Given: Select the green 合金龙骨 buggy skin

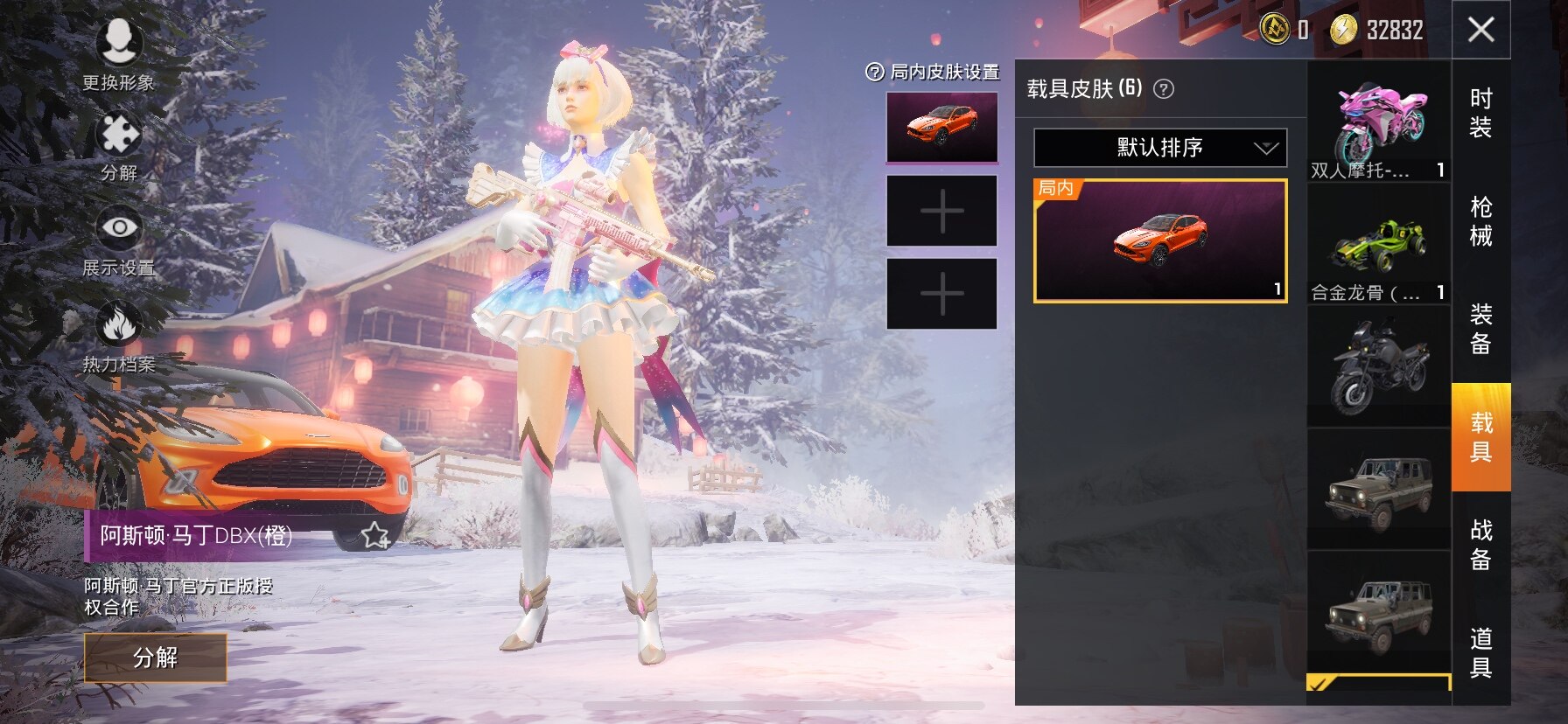Looking at the screenshot, I should (x=1379, y=245).
